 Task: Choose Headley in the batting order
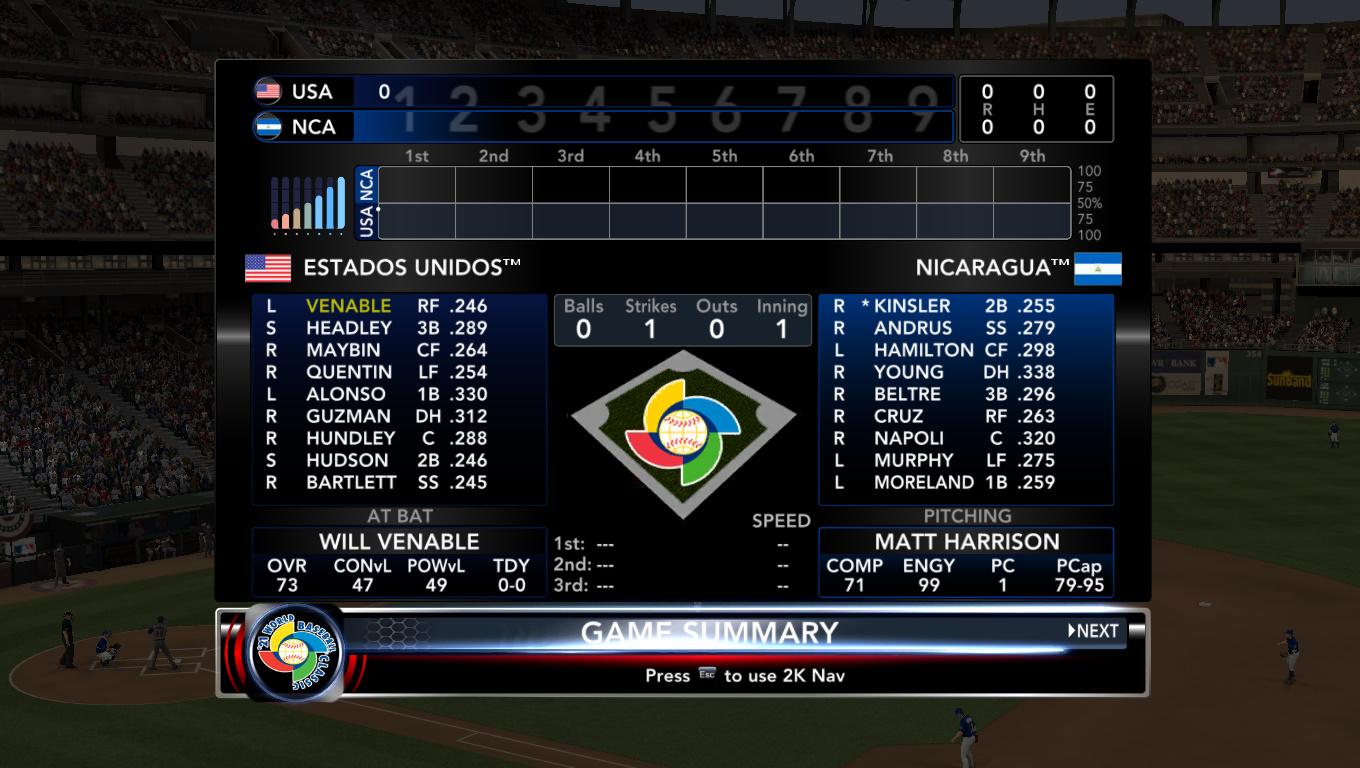[348, 328]
